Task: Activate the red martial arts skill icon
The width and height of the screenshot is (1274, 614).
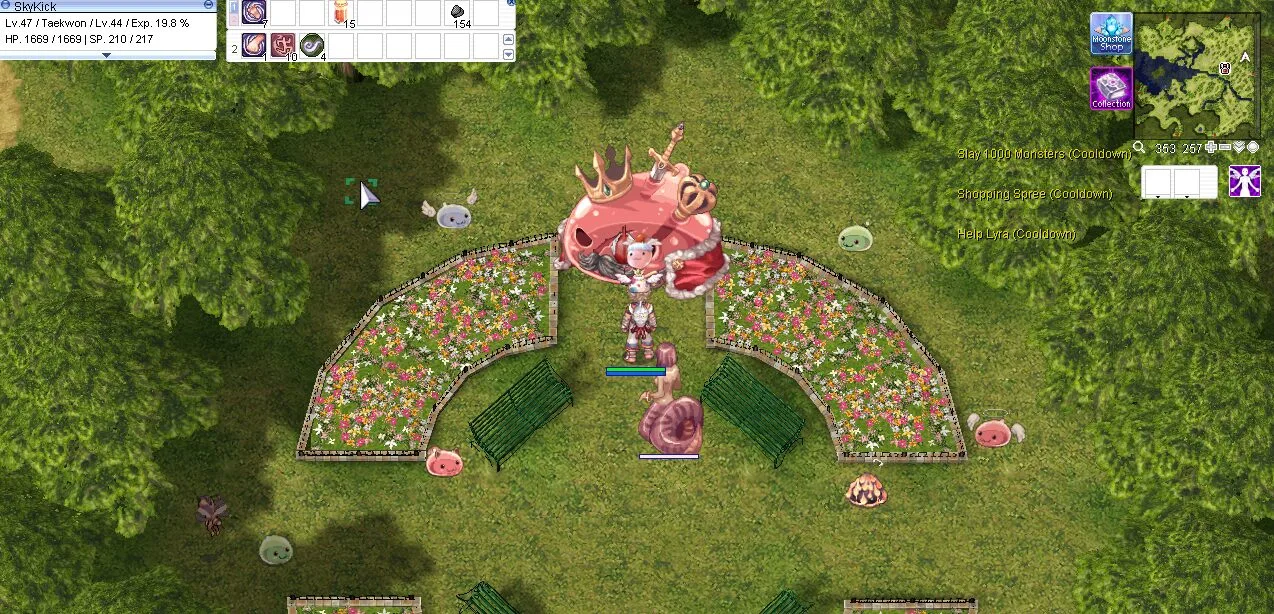Action: click(x=283, y=45)
